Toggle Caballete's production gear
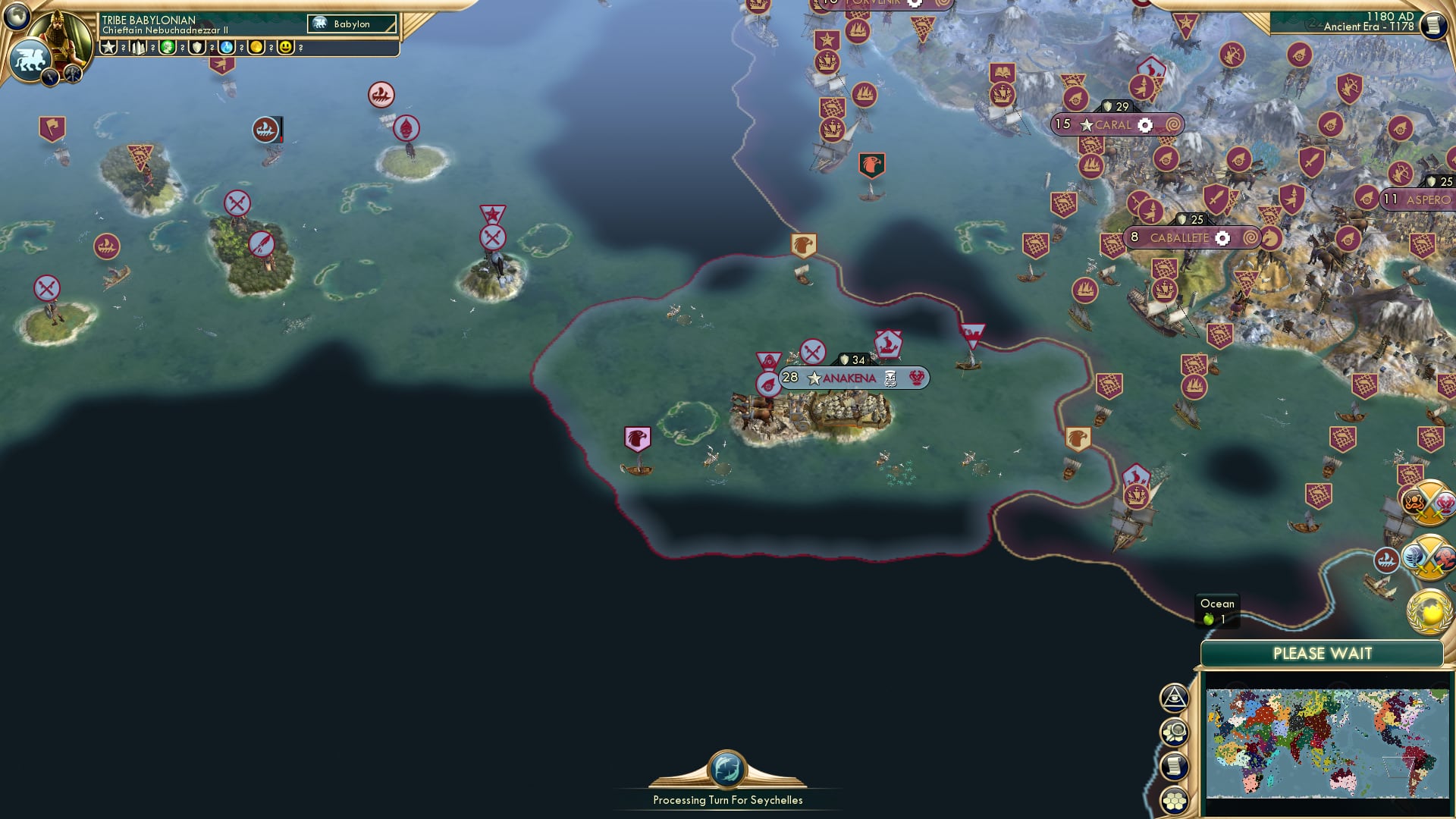This screenshot has height=819, width=1456. 1224,237
